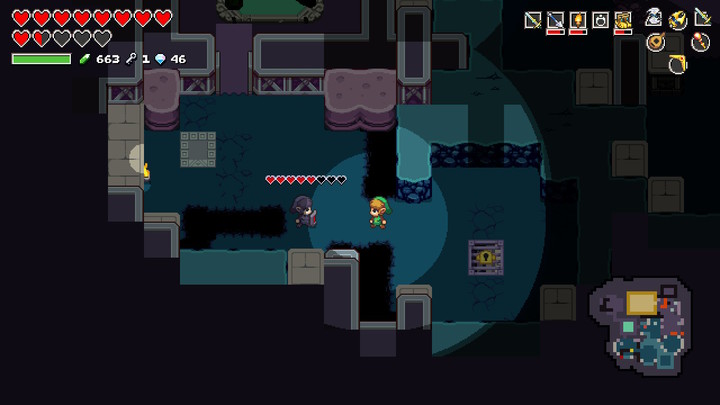Select the ring equipment slot
This screenshot has width=720, height=405.
click(x=600, y=19)
